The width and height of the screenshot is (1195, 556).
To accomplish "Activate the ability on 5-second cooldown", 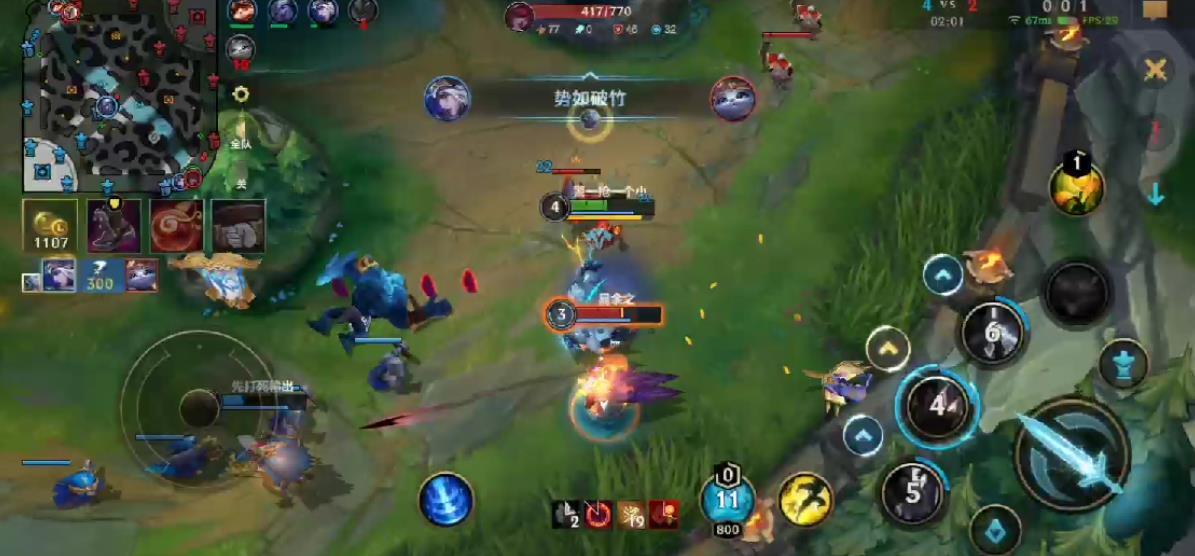I will [913, 491].
